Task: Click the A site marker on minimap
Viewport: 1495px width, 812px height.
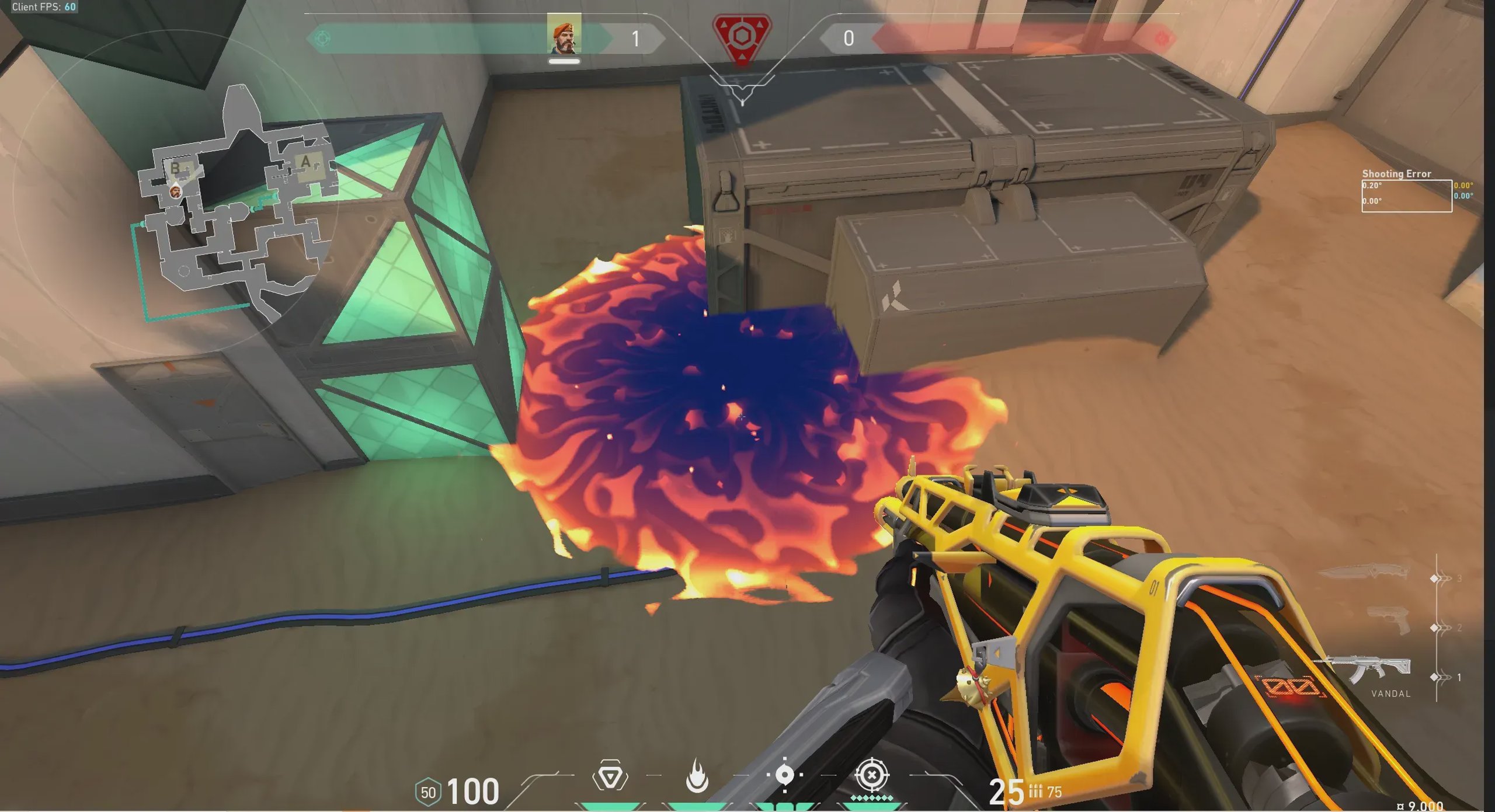Action: click(305, 162)
